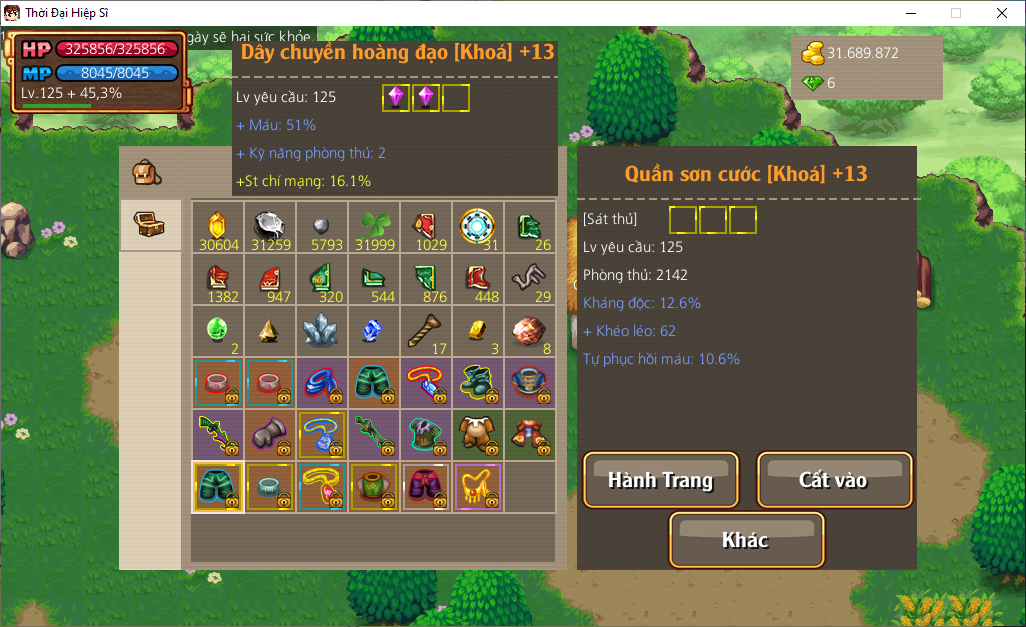Image resolution: width=1026 pixels, height=627 pixels.
Task: Switch to the backpack tab
Action: (147, 173)
